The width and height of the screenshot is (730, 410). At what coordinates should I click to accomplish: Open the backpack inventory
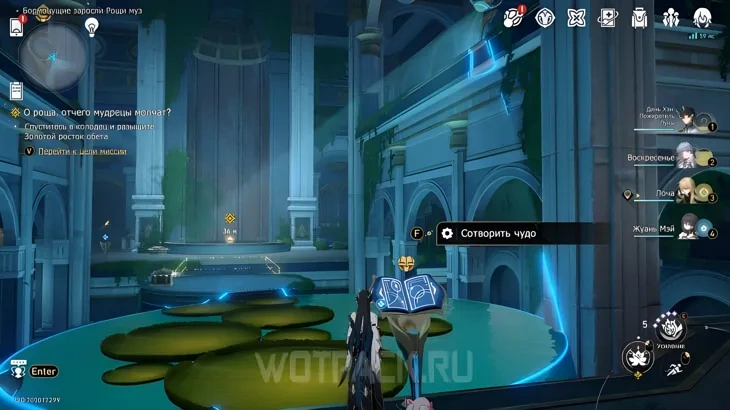pyautogui.click(x=639, y=17)
